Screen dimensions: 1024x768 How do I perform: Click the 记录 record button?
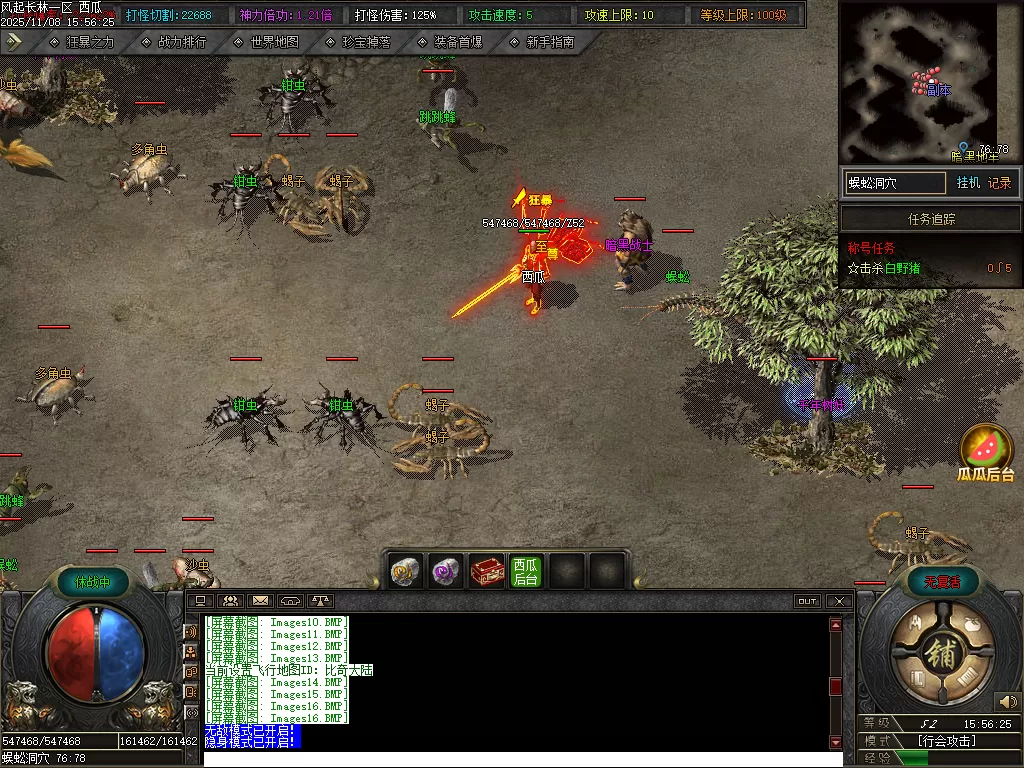click(999, 183)
